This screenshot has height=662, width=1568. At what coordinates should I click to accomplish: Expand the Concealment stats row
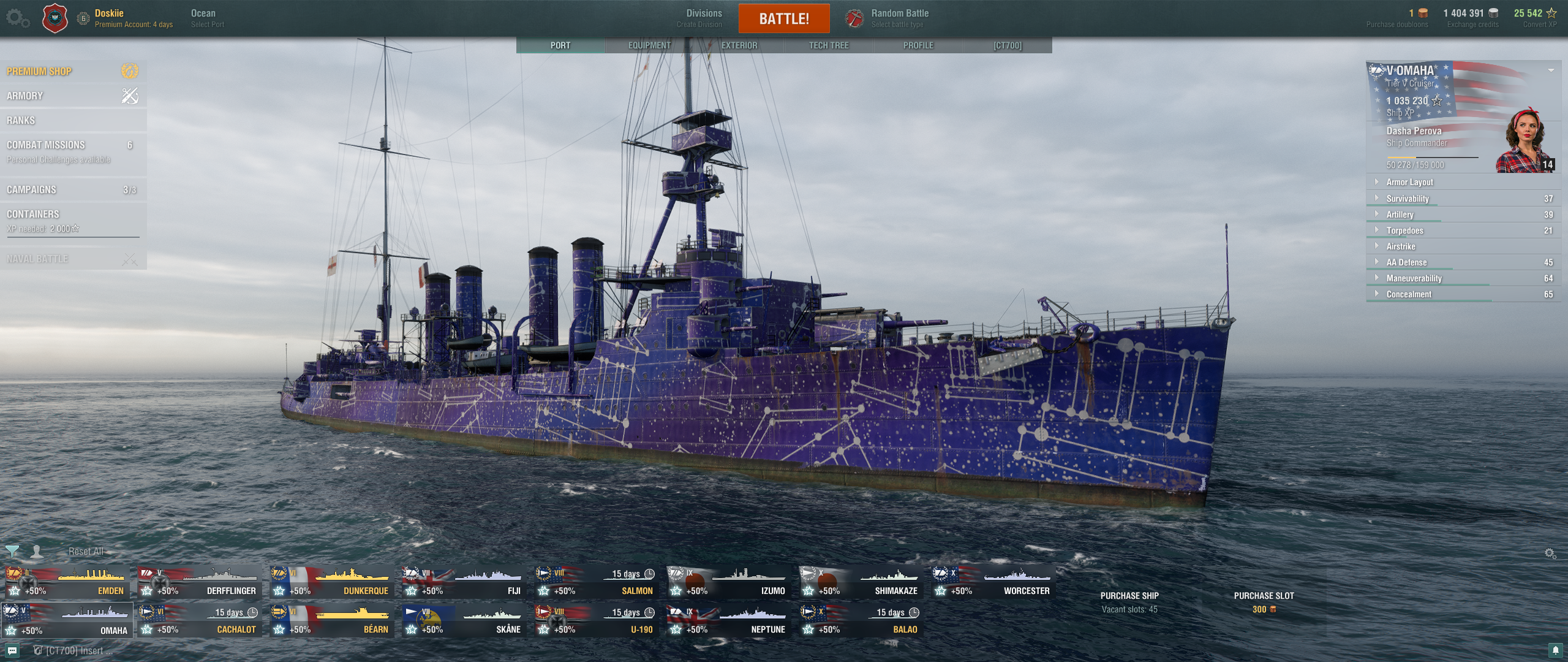pos(1409,294)
